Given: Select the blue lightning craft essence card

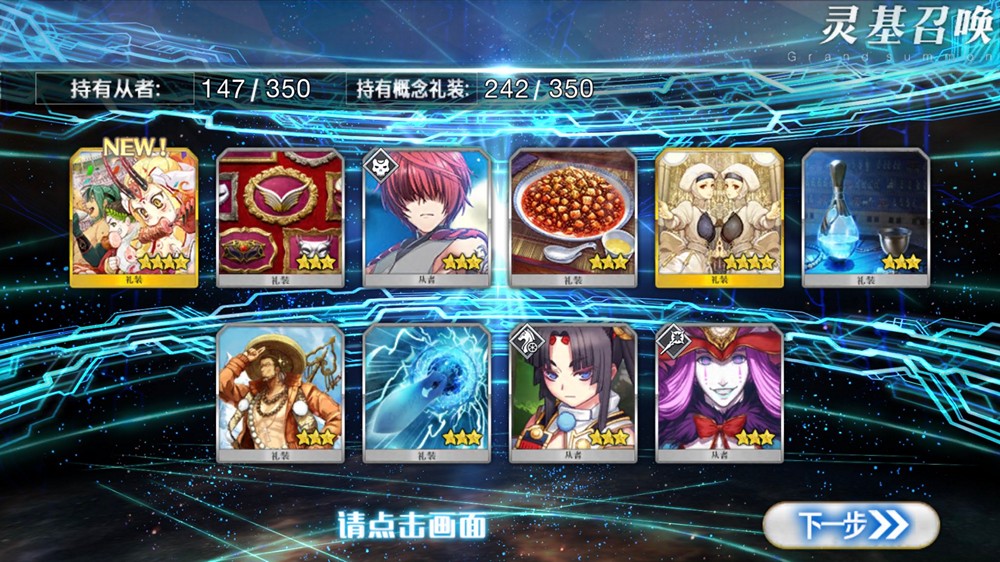Looking at the screenshot, I should point(426,392).
